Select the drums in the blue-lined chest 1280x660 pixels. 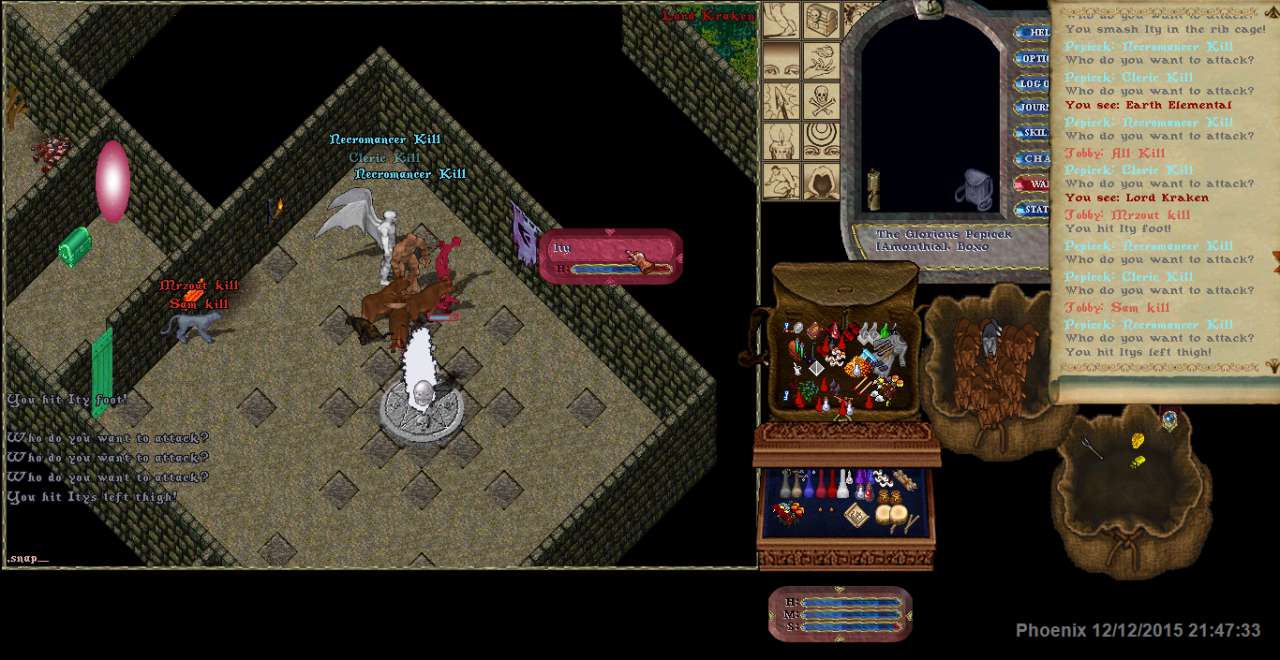[892, 514]
